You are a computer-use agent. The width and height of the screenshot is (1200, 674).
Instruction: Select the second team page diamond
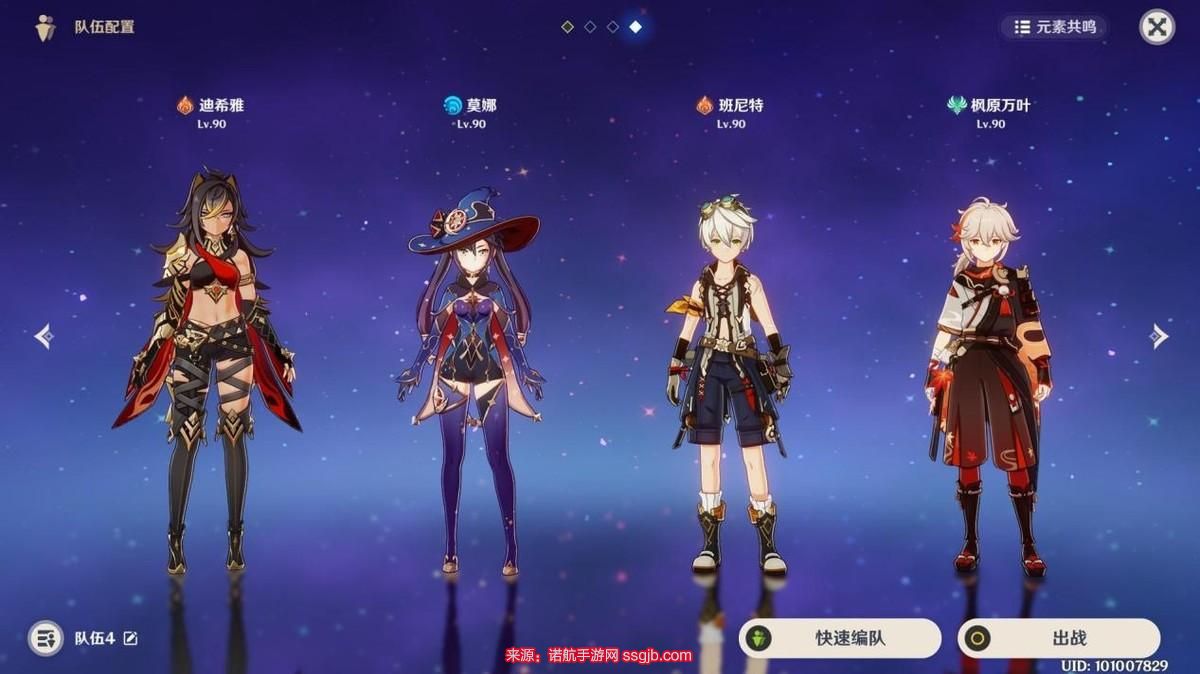[590, 27]
